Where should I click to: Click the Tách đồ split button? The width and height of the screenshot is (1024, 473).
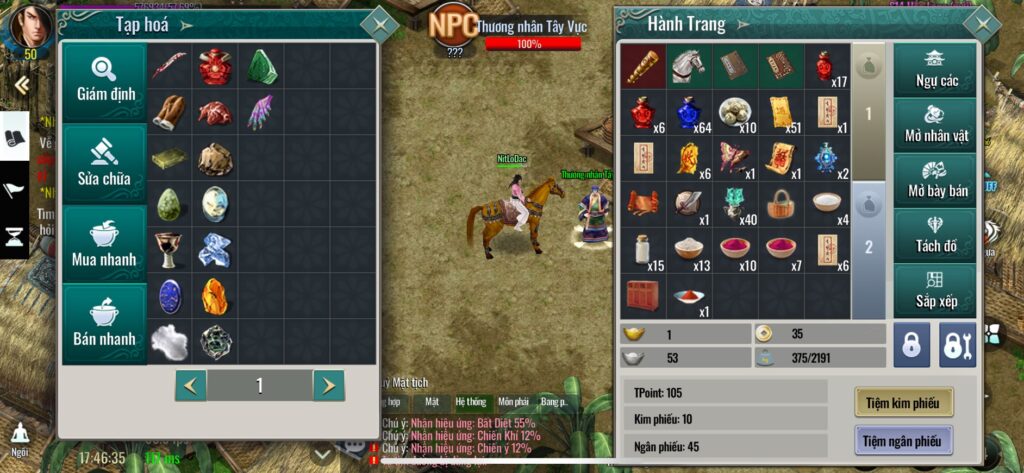pos(936,236)
